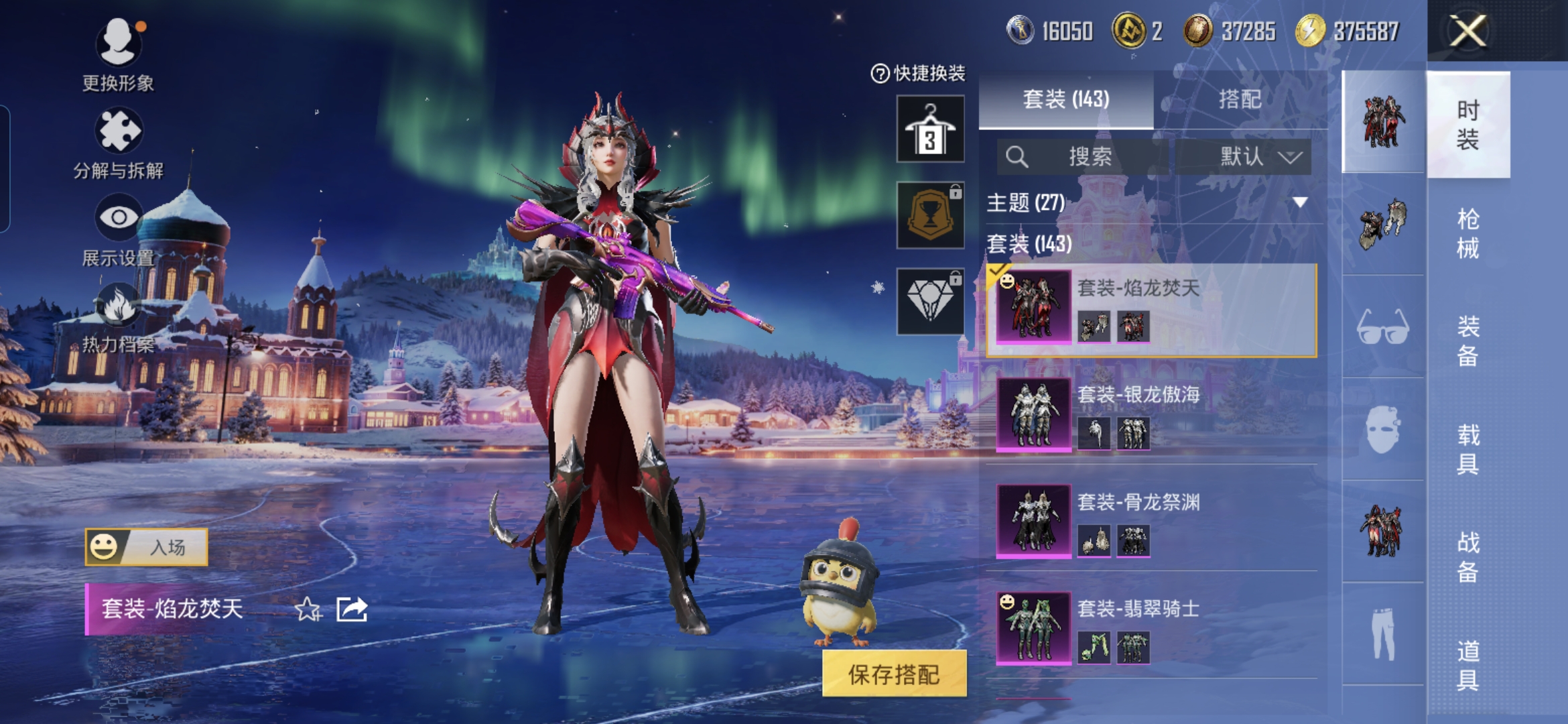Expand the 主题 (27) section
The image size is (1568, 724).
1299,202
